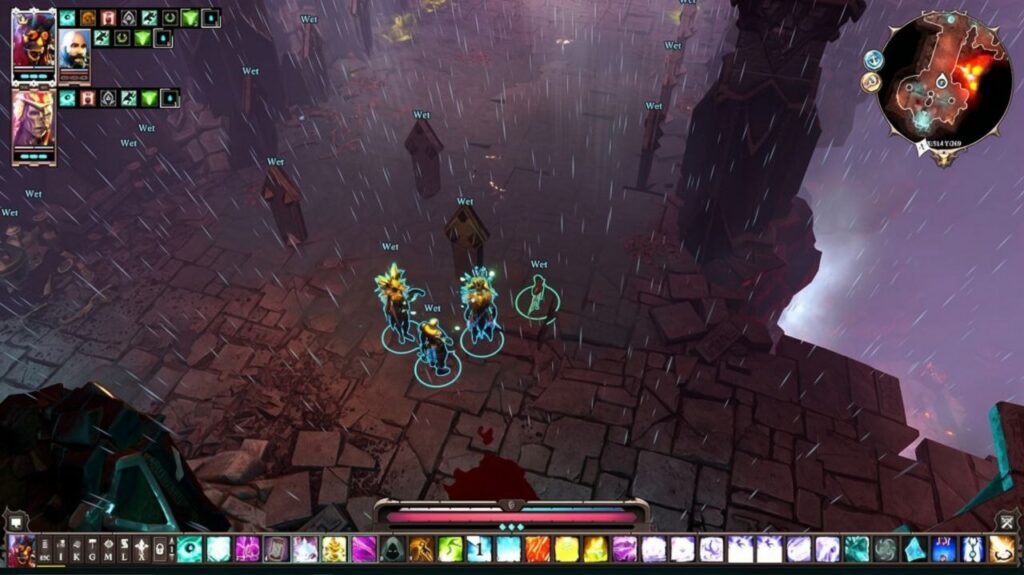The image size is (1024, 575).
Task: Activate the grey swirling vortex skill
Action: coord(886,549)
